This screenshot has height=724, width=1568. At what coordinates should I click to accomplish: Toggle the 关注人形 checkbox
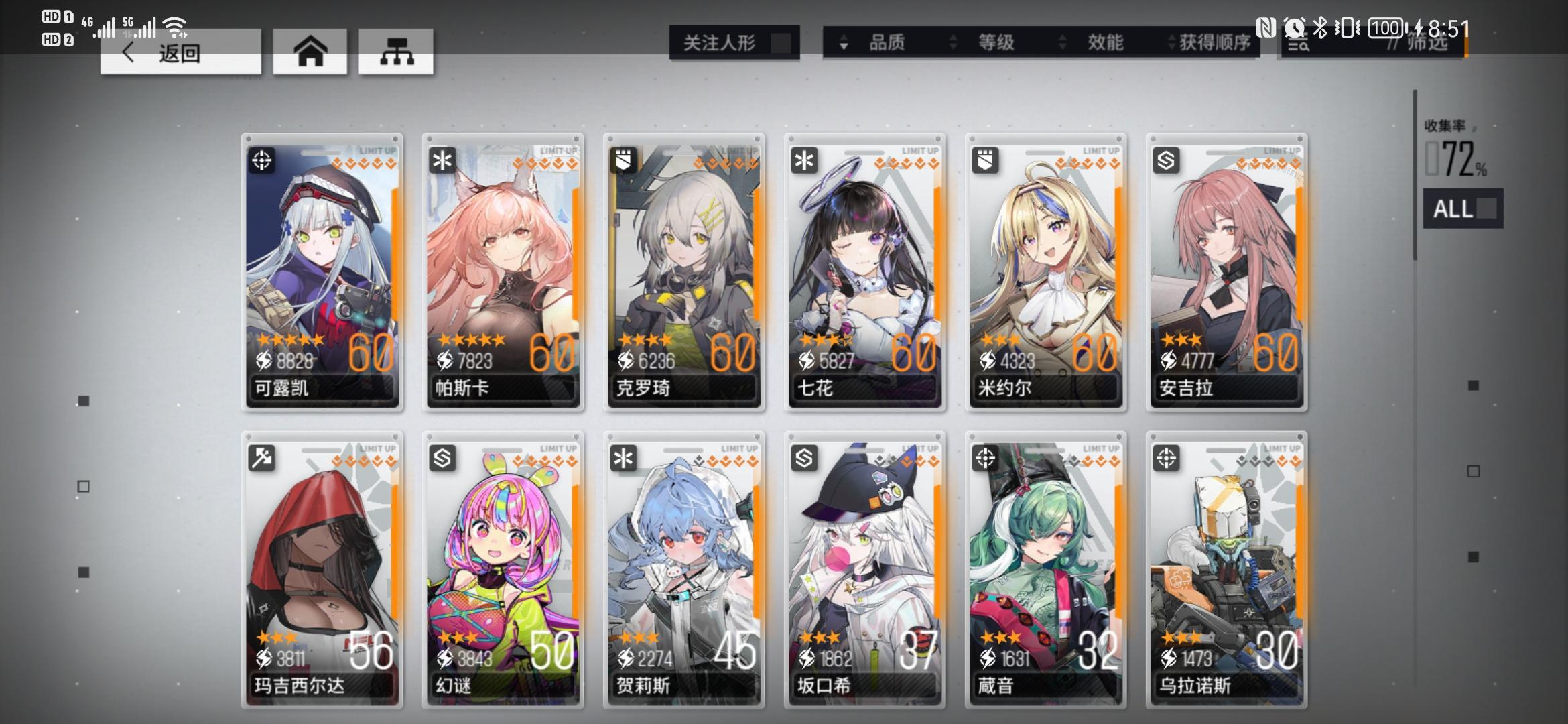[x=776, y=44]
